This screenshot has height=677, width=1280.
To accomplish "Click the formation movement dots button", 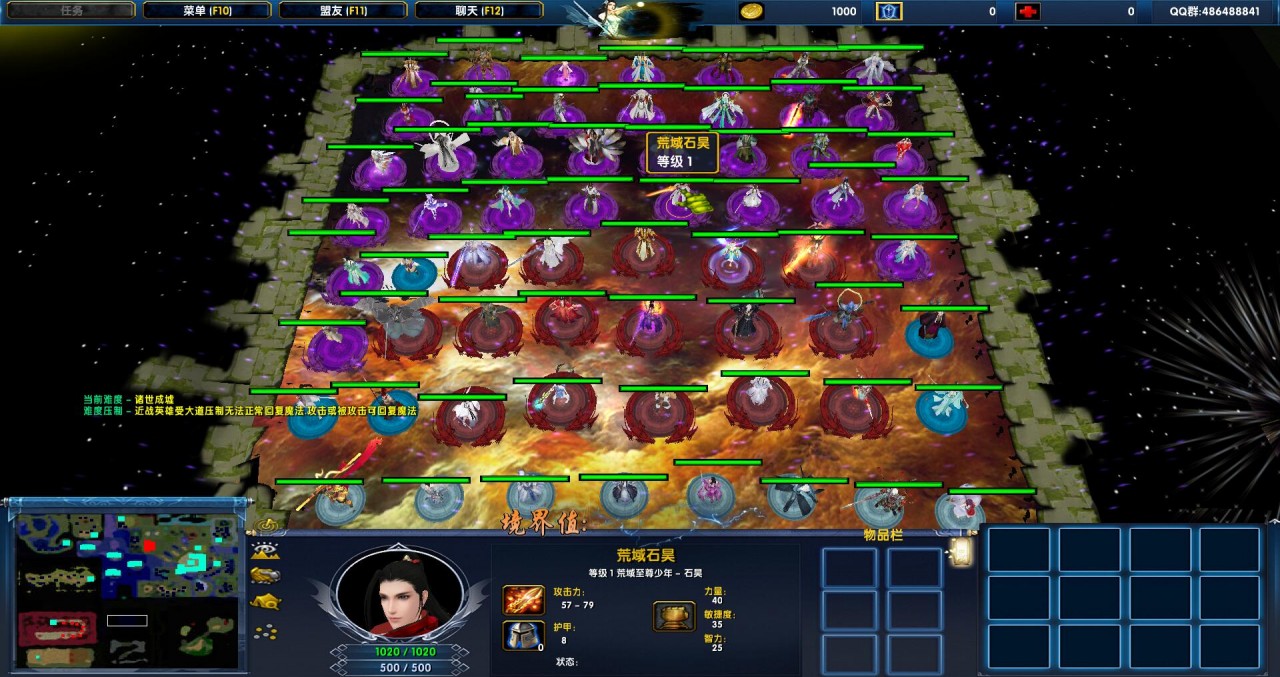I will [x=266, y=631].
